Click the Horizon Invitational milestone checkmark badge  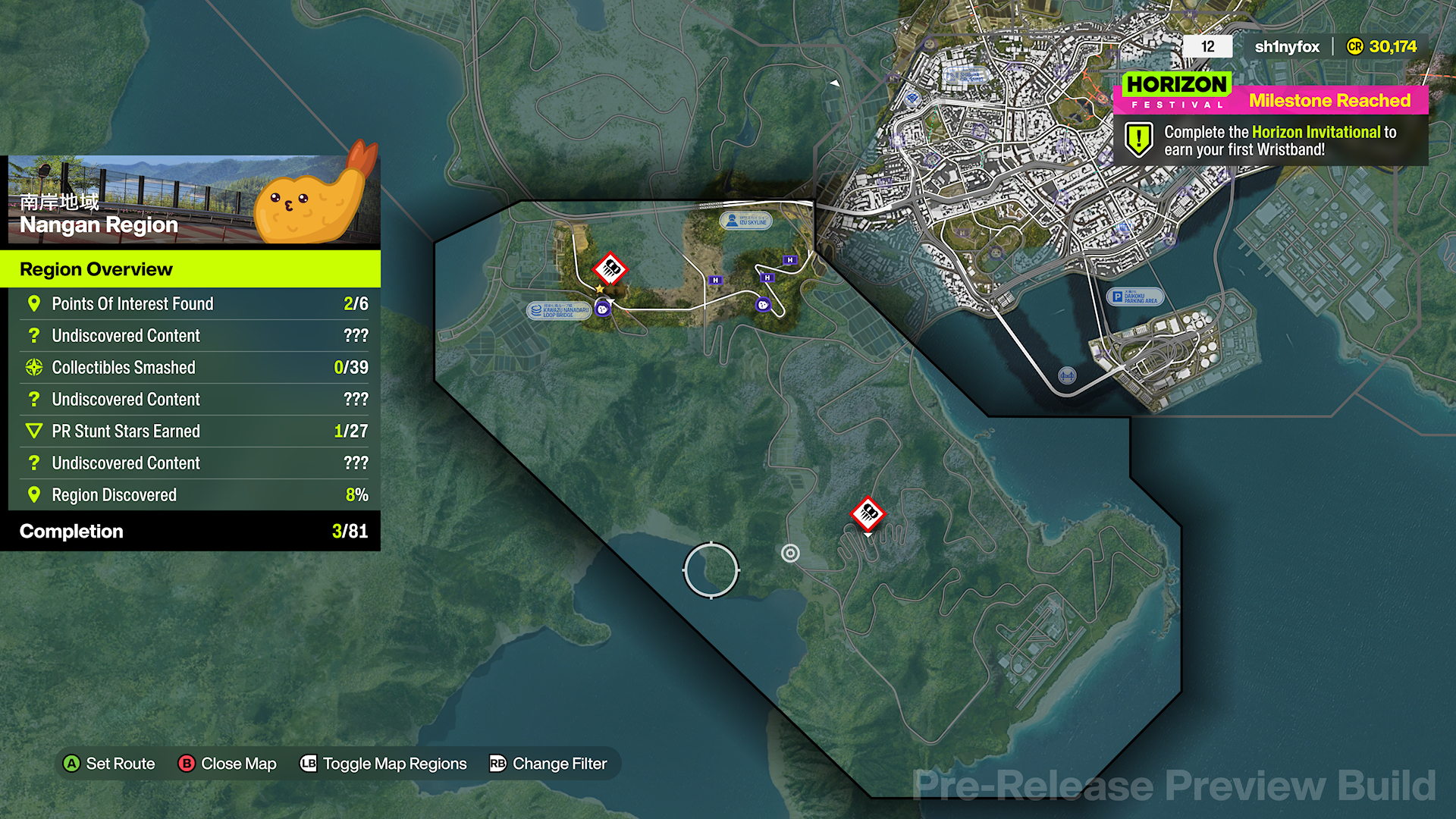click(1138, 140)
